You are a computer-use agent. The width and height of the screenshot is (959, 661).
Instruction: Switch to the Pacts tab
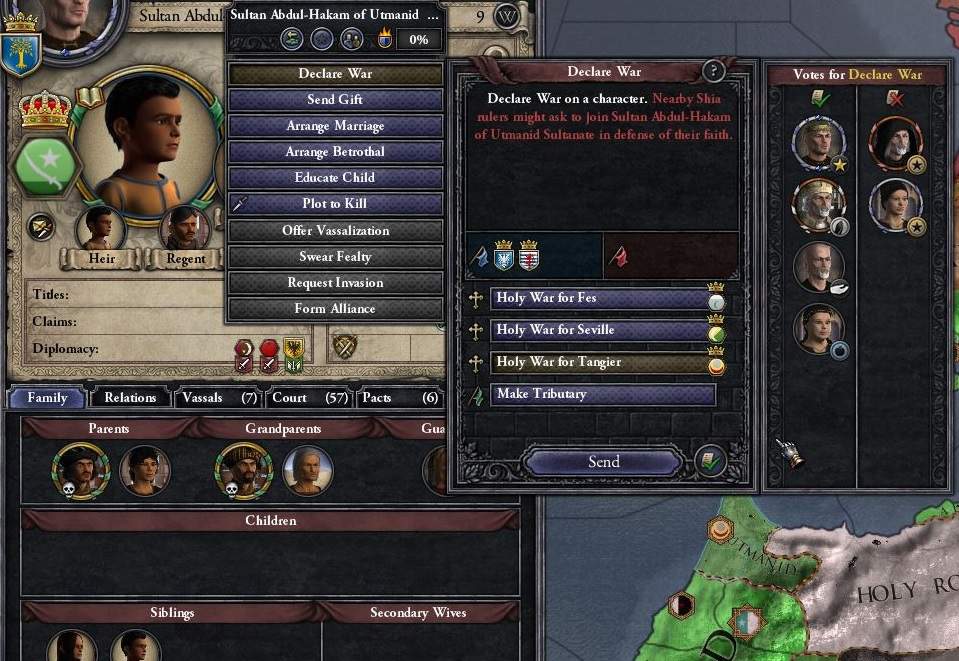(398, 398)
